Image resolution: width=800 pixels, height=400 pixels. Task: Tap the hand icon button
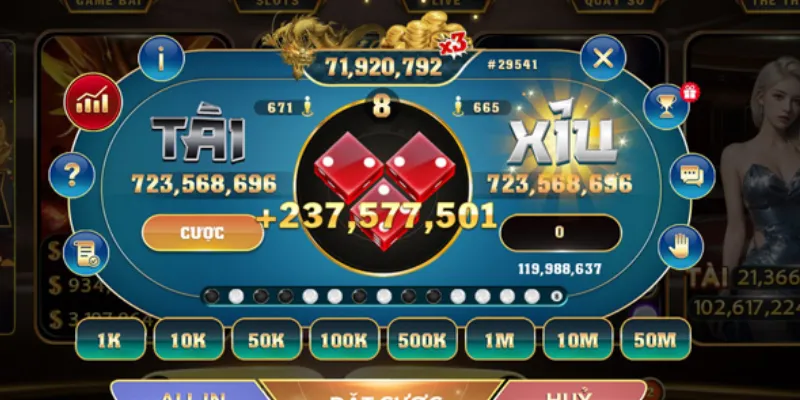click(x=680, y=244)
